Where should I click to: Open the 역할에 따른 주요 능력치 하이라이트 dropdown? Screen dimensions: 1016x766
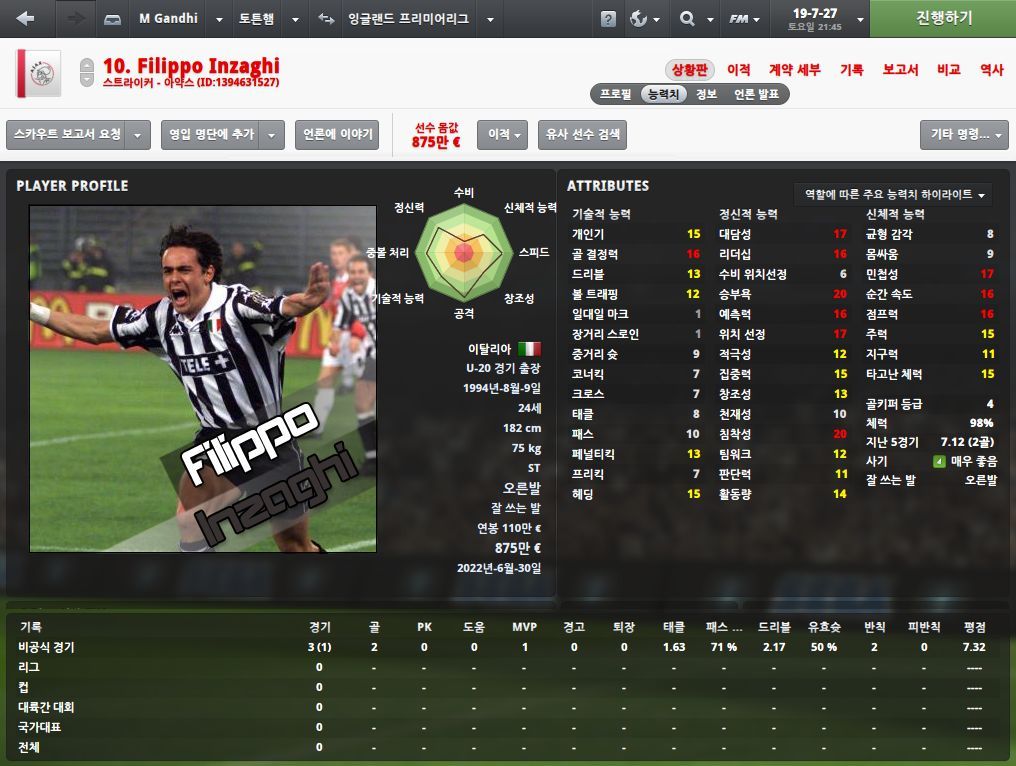point(895,194)
